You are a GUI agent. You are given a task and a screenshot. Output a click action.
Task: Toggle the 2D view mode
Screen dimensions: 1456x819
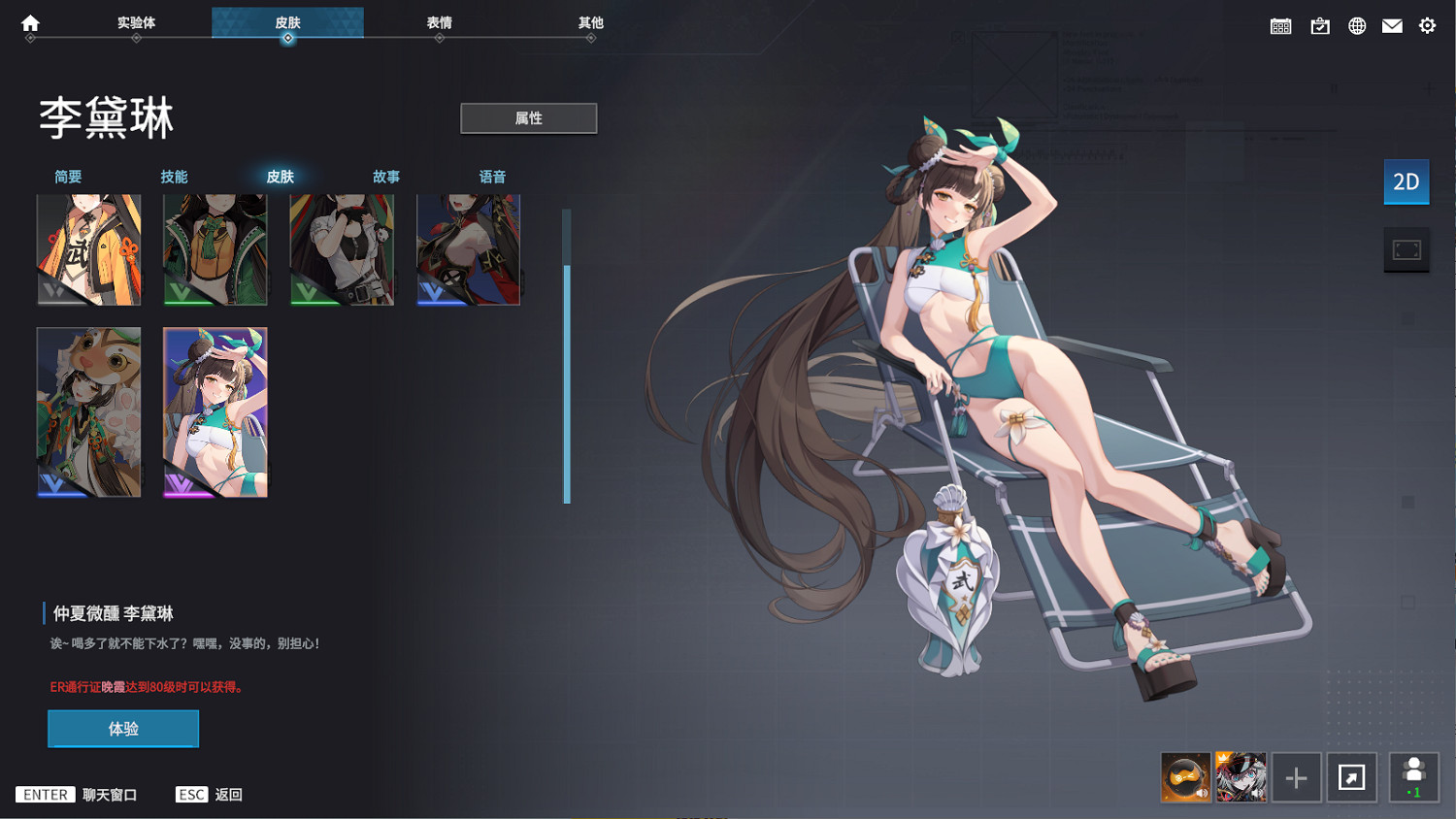click(1406, 181)
